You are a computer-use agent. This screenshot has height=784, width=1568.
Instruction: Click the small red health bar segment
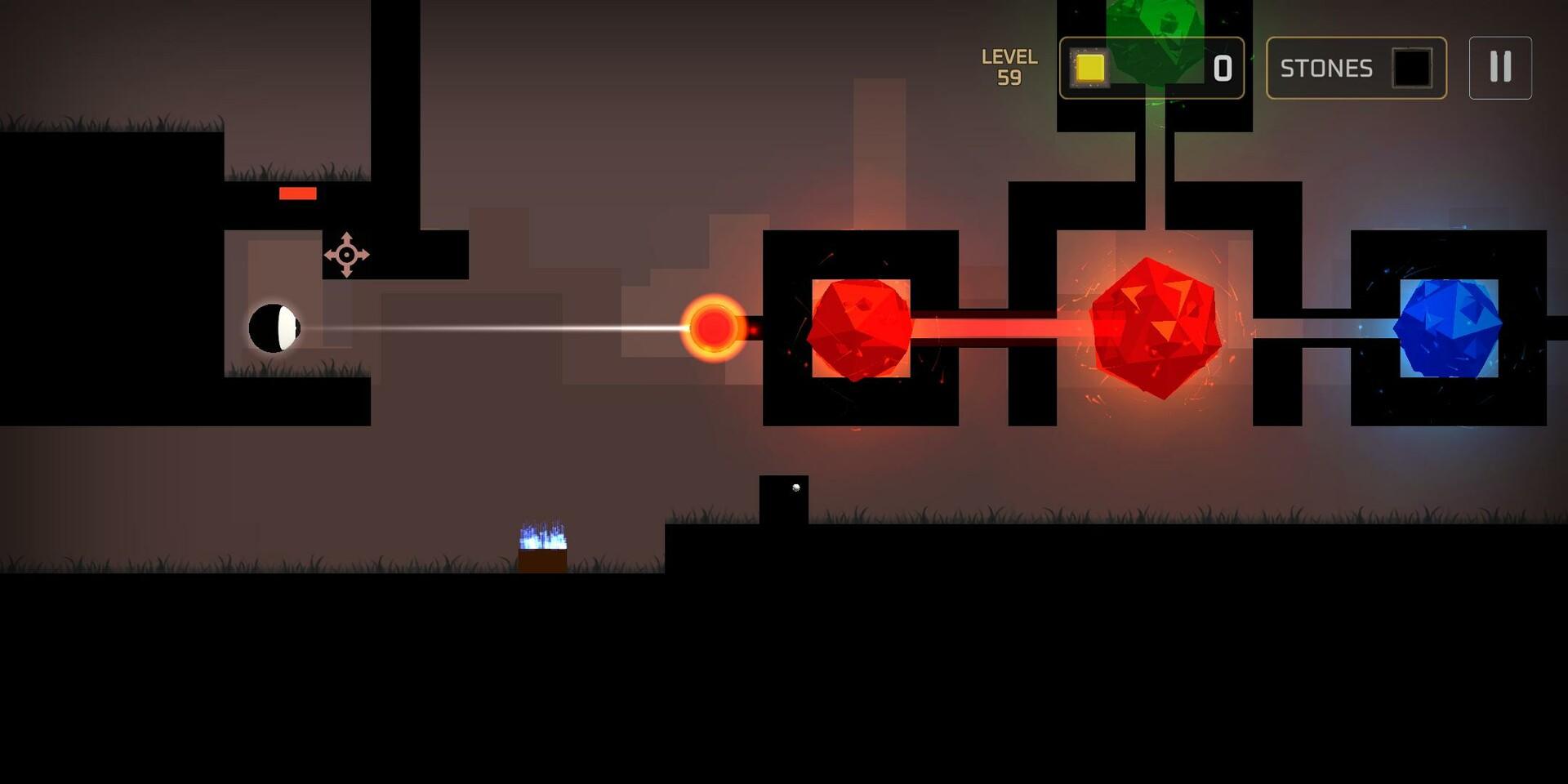pos(297,194)
